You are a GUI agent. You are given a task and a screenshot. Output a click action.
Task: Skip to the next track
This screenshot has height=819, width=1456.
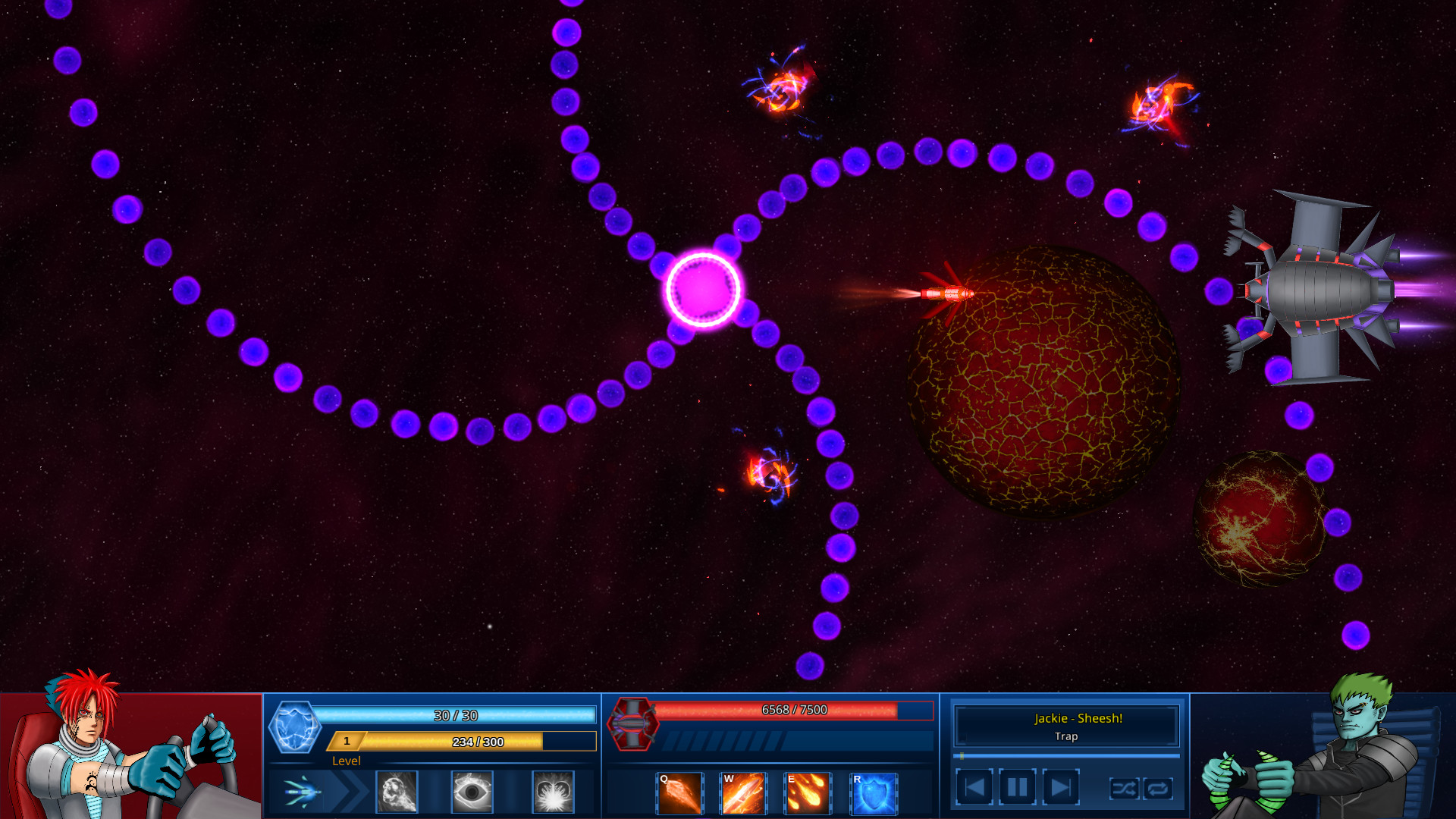(x=1062, y=786)
